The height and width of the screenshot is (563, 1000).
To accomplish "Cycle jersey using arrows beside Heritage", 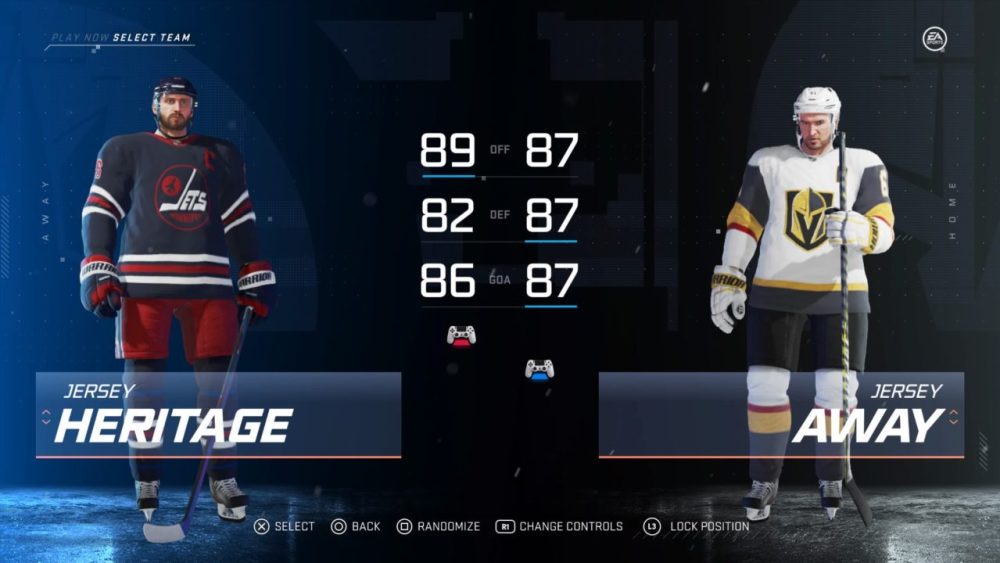I will 46,415.
